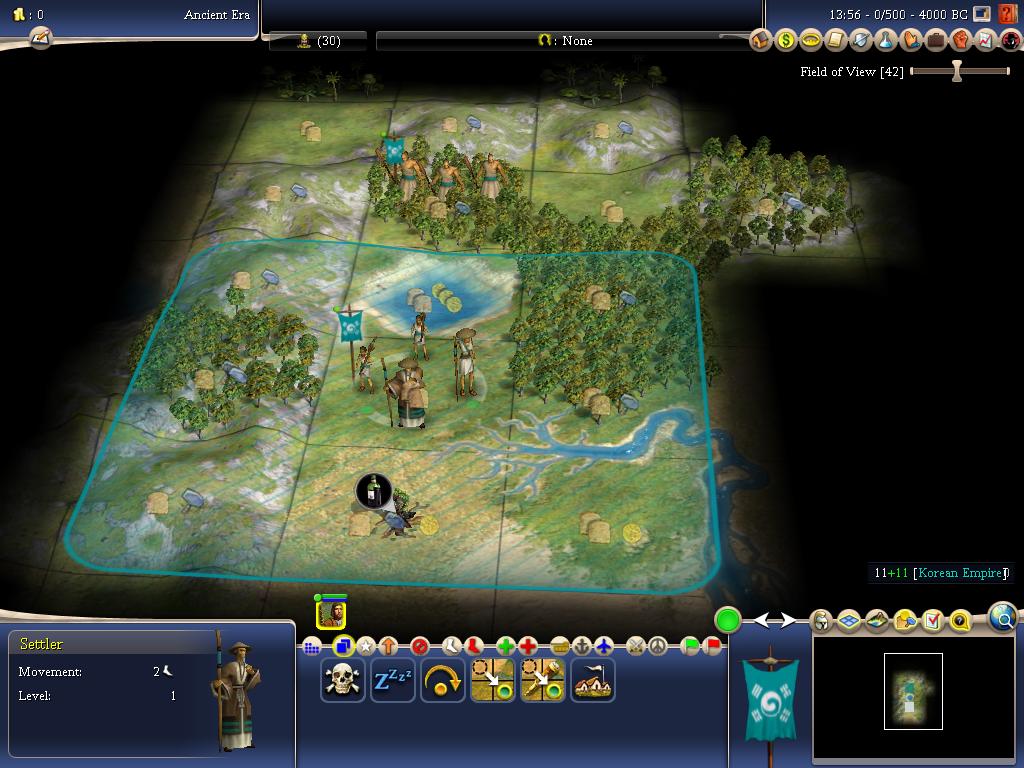Adjust the Field of View slider
The height and width of the screenshot is (768, 1024).
[x=956, y=72]
